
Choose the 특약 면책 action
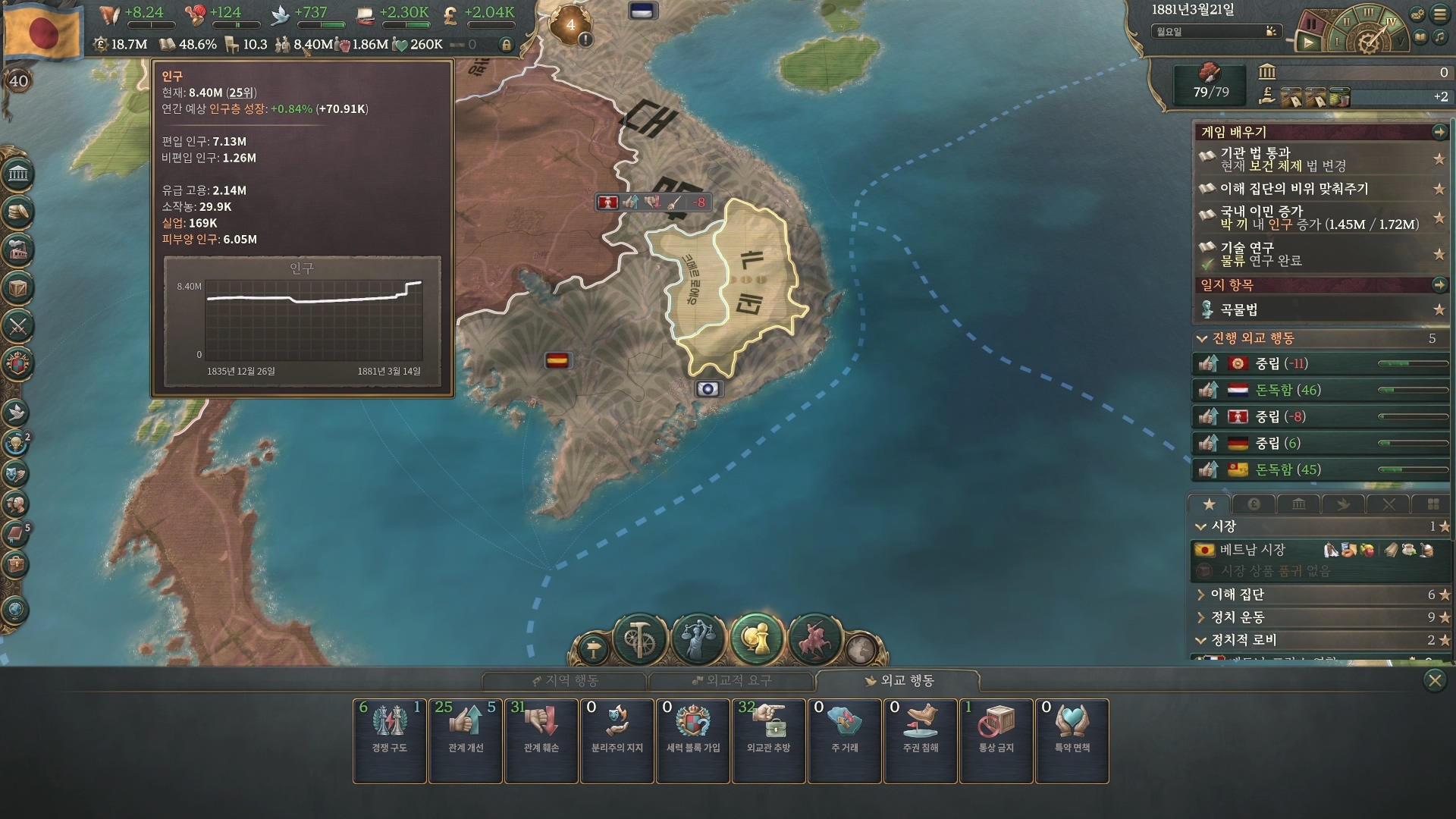tap(1072, 740)
